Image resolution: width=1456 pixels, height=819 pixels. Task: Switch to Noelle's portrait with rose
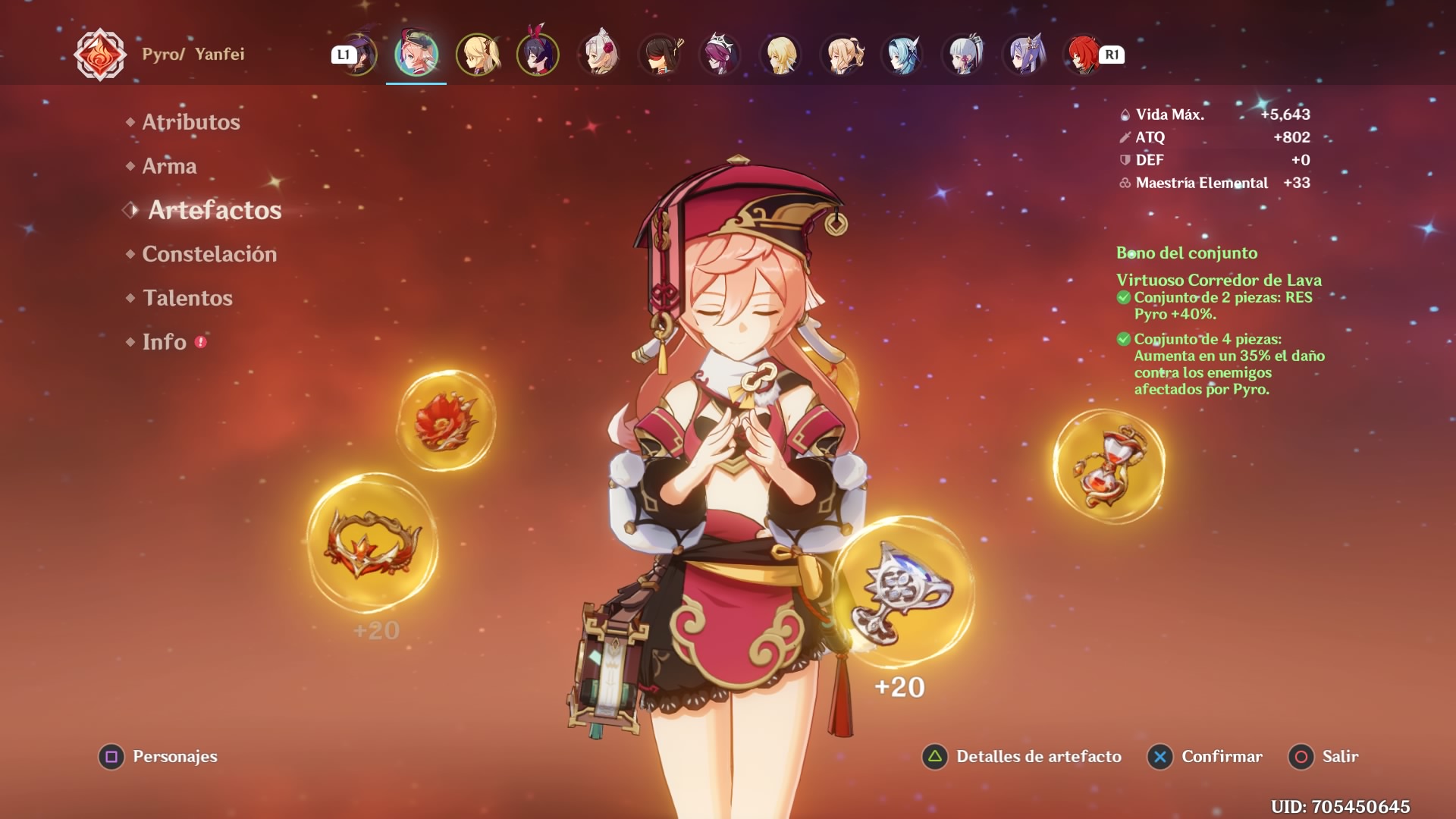point(599,55)
